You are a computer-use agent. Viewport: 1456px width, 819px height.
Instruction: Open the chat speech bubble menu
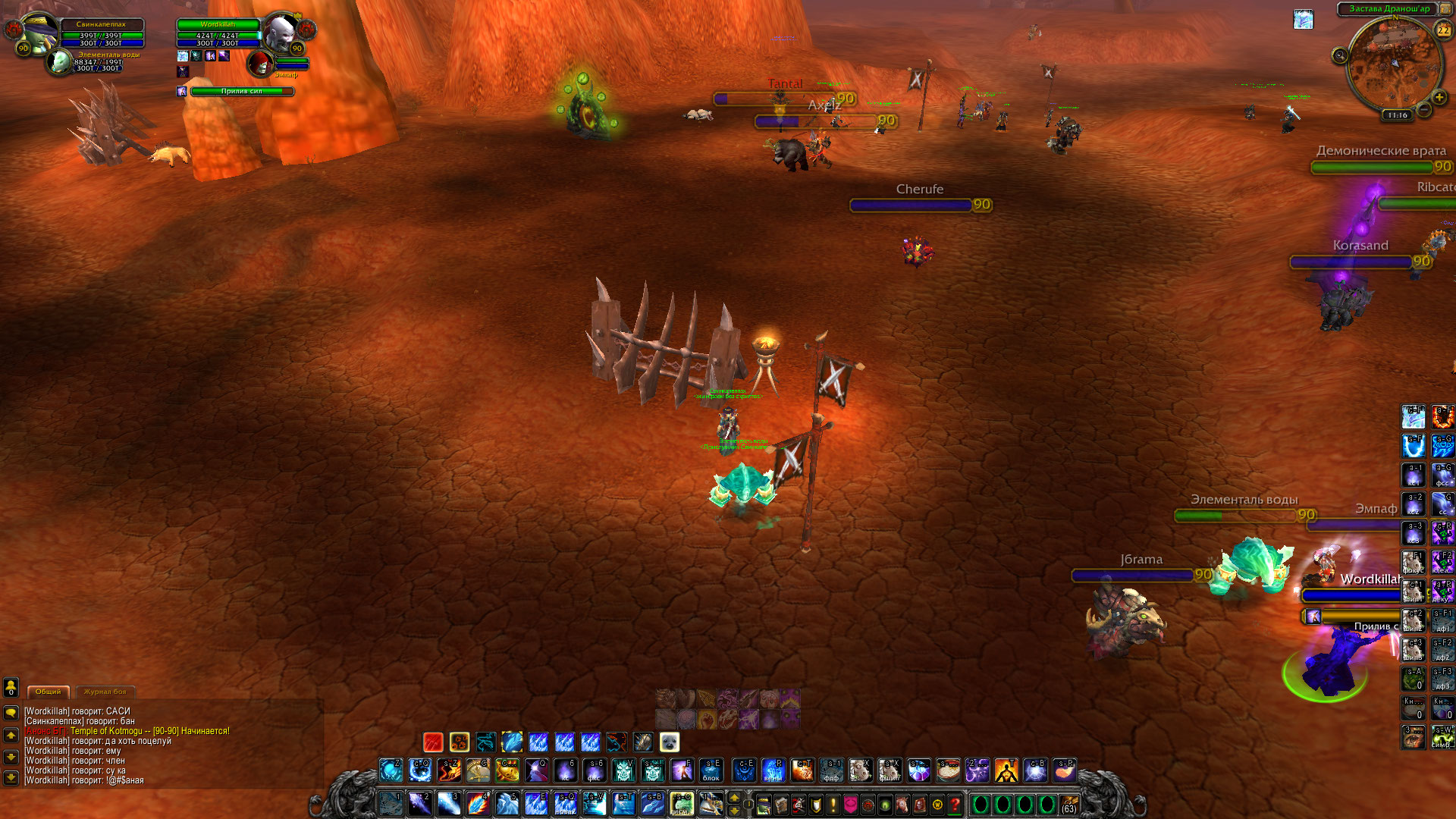click(11, 713)
